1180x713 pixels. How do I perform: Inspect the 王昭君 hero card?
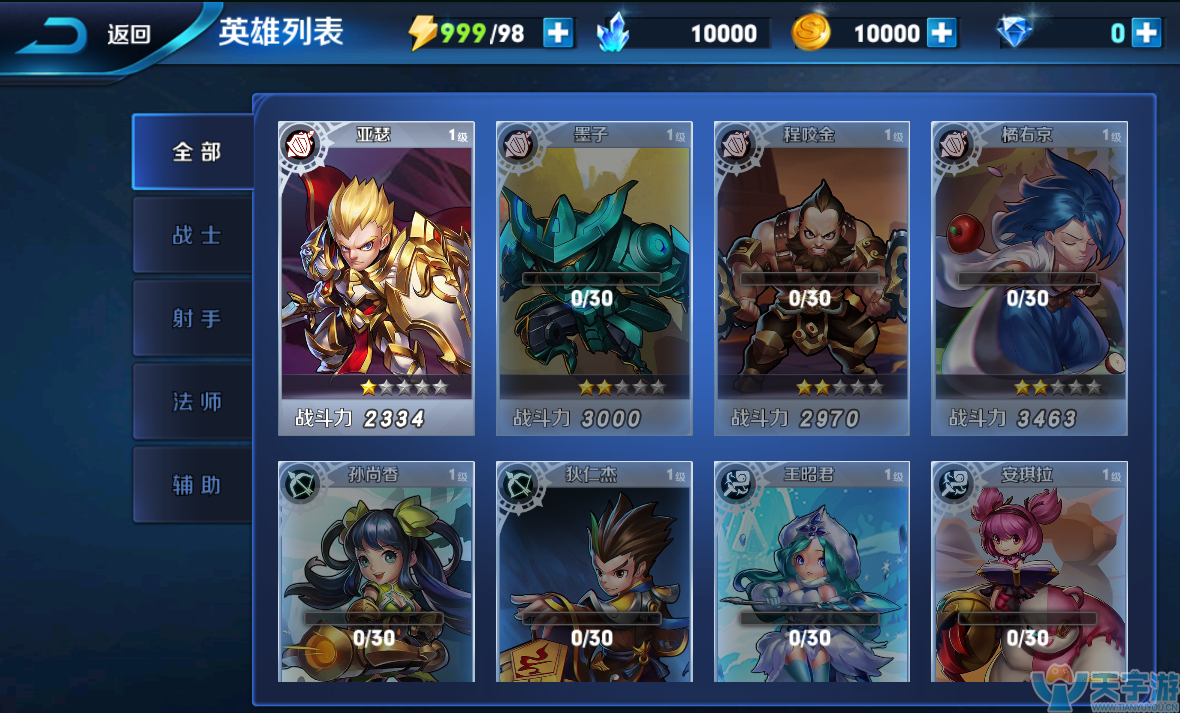[811, 571]
